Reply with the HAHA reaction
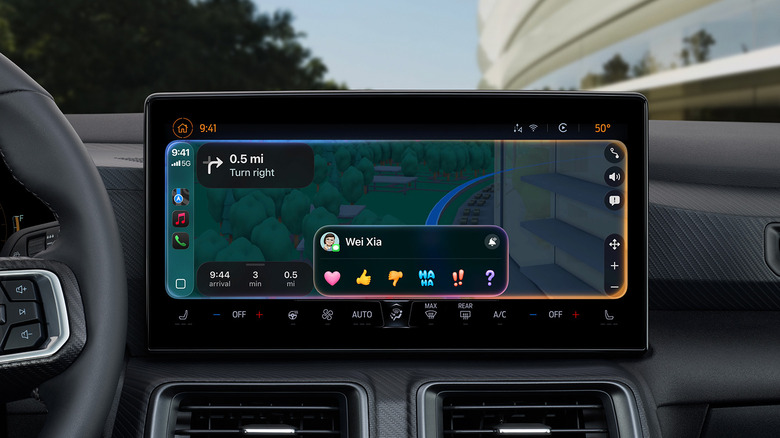This screenshot has height=438, width=780. pos(426,278)
